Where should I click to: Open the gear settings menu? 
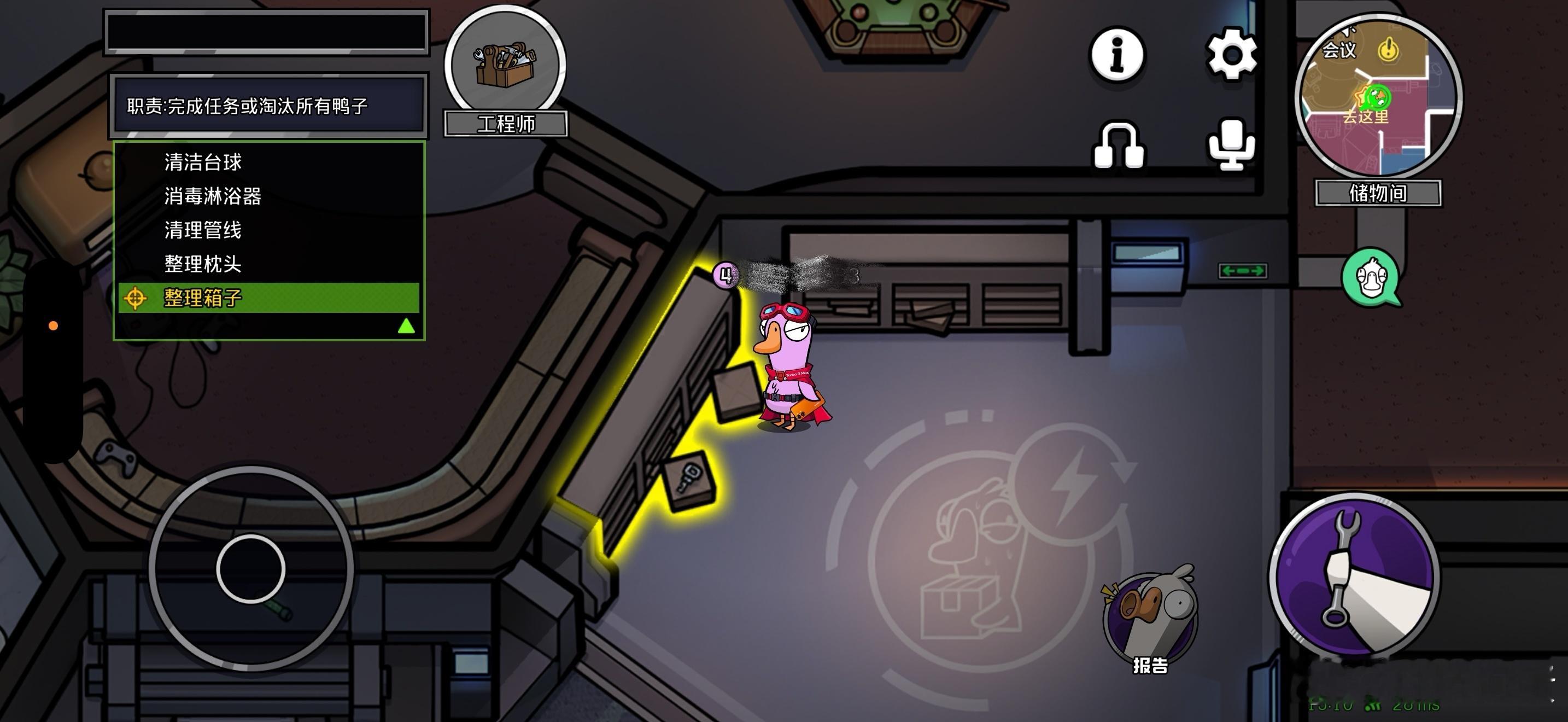coord(1231,55)
